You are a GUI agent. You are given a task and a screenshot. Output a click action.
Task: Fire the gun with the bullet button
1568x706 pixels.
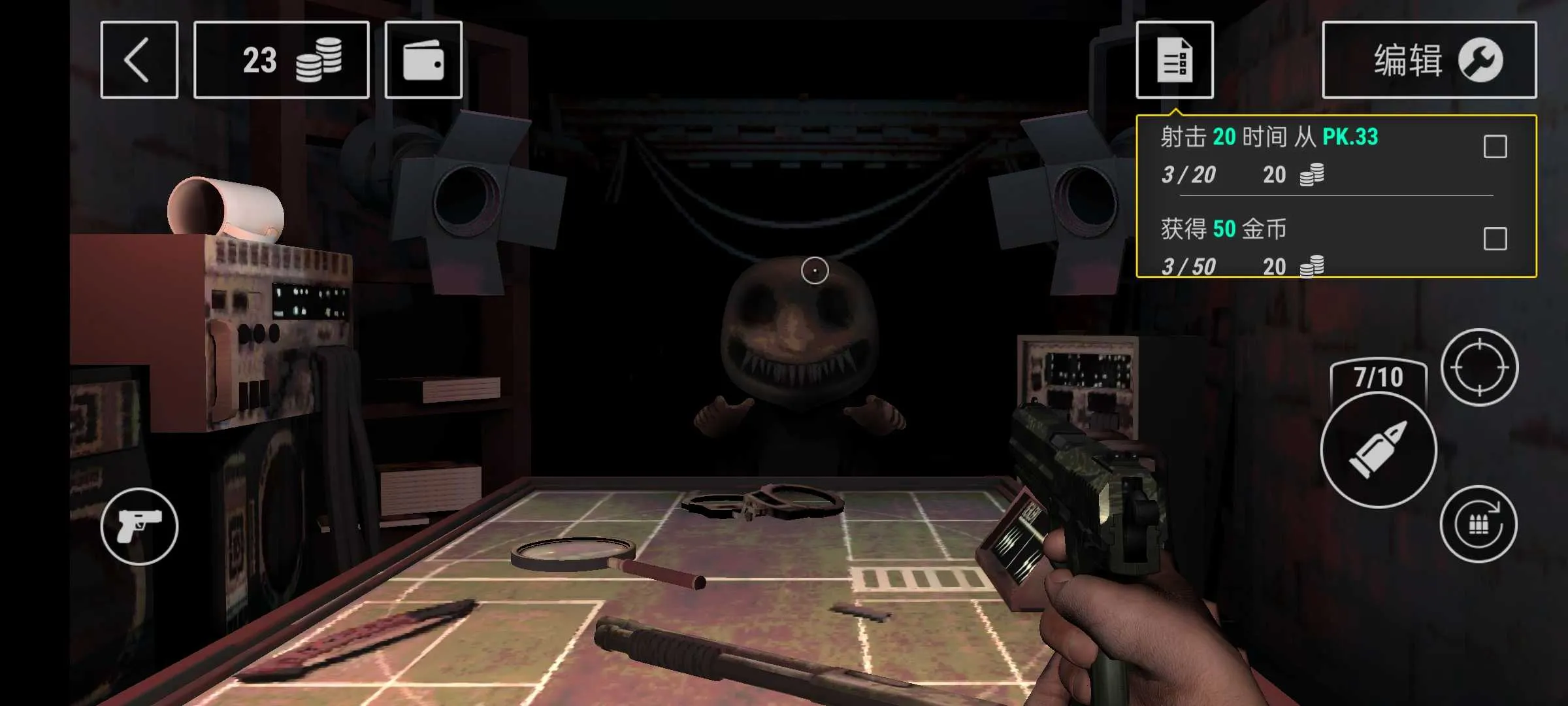(1378, 450)
